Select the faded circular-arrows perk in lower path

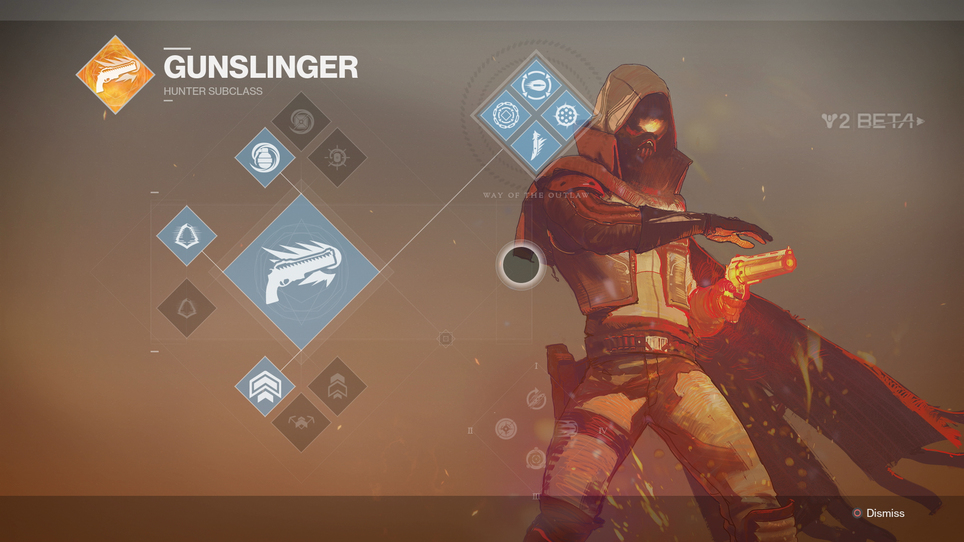tap(536, 401)
